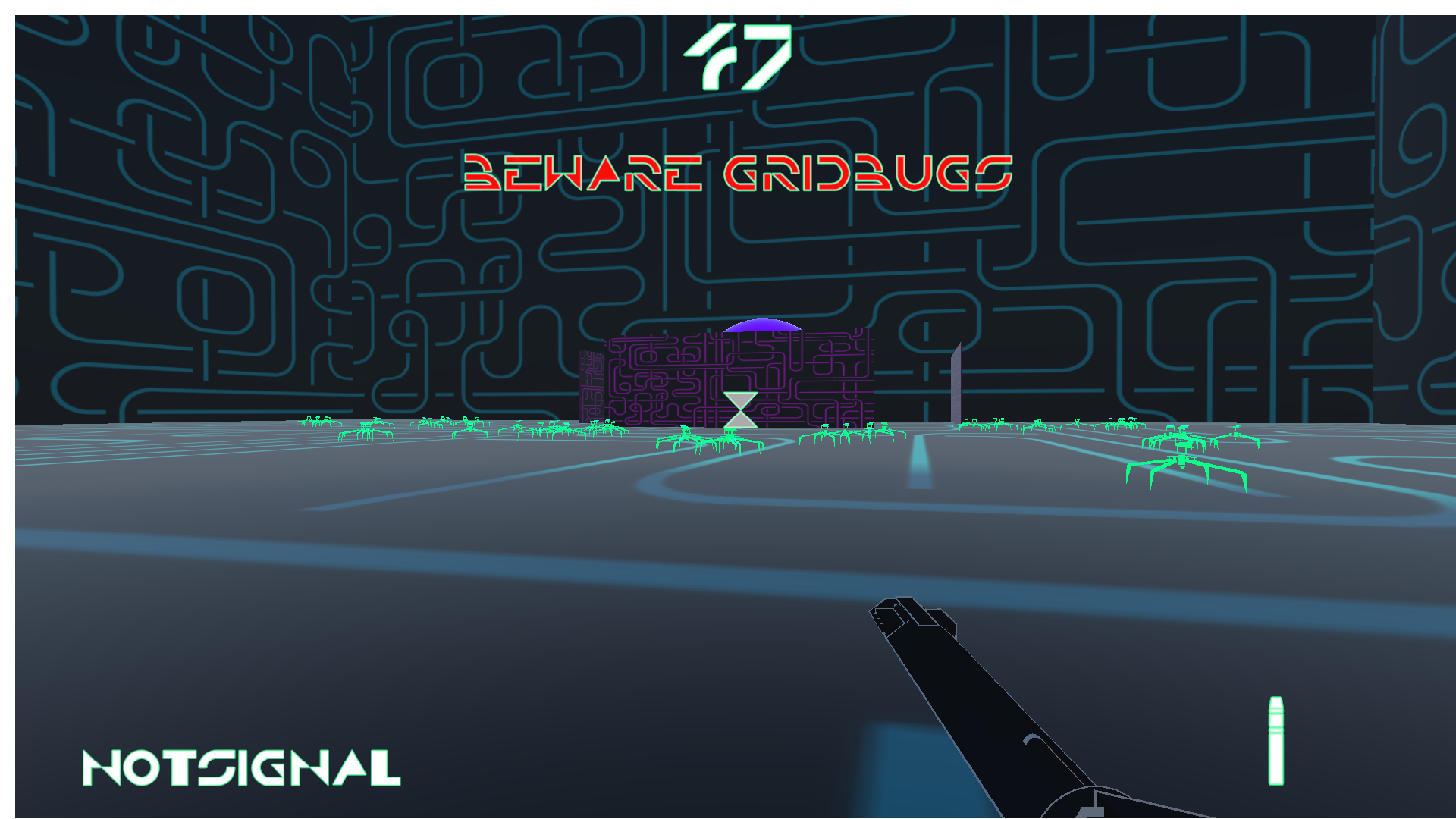Select the white hourglass pickup

pos(739,409)
